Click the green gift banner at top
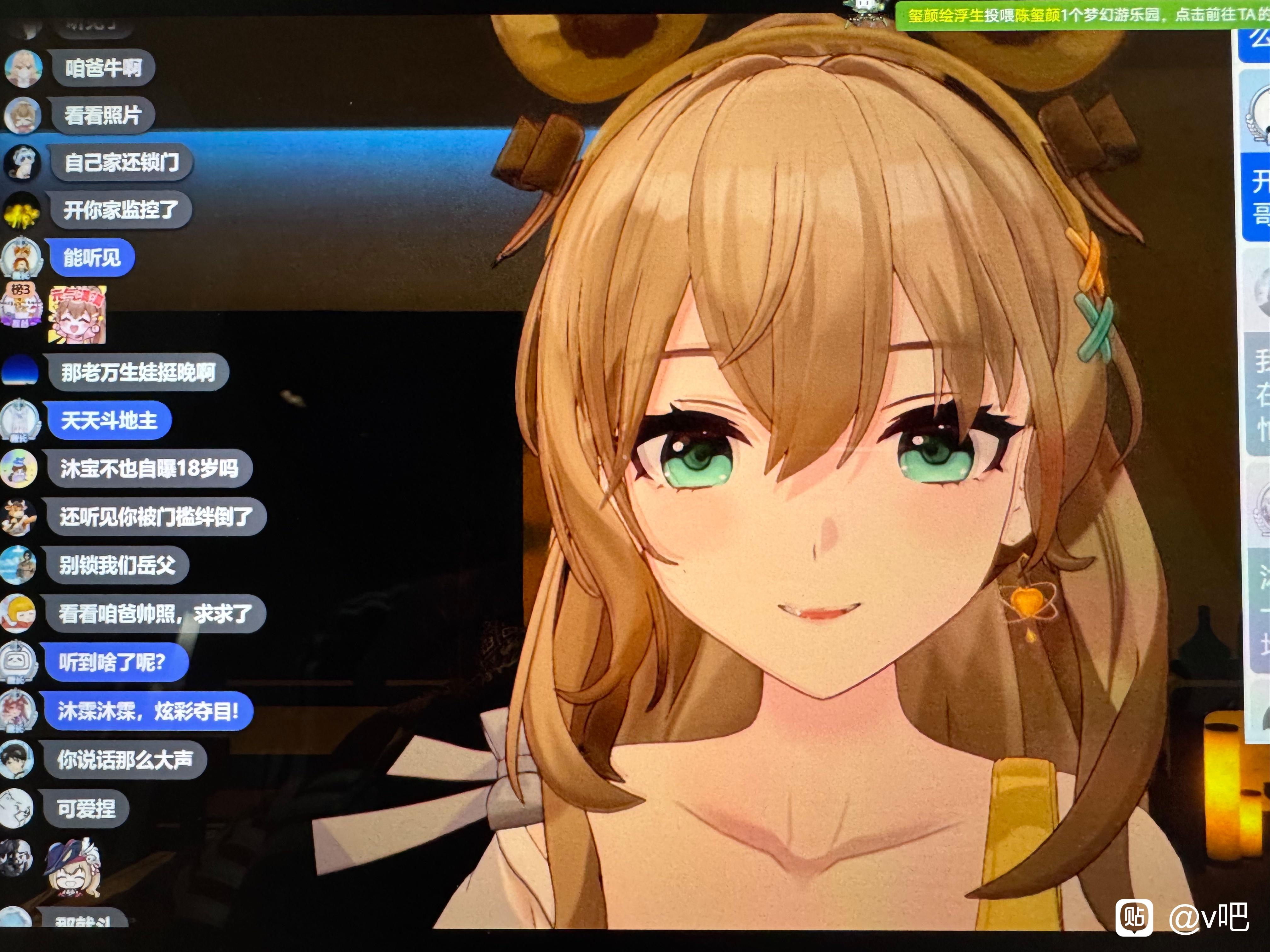 coord(1082,14)
